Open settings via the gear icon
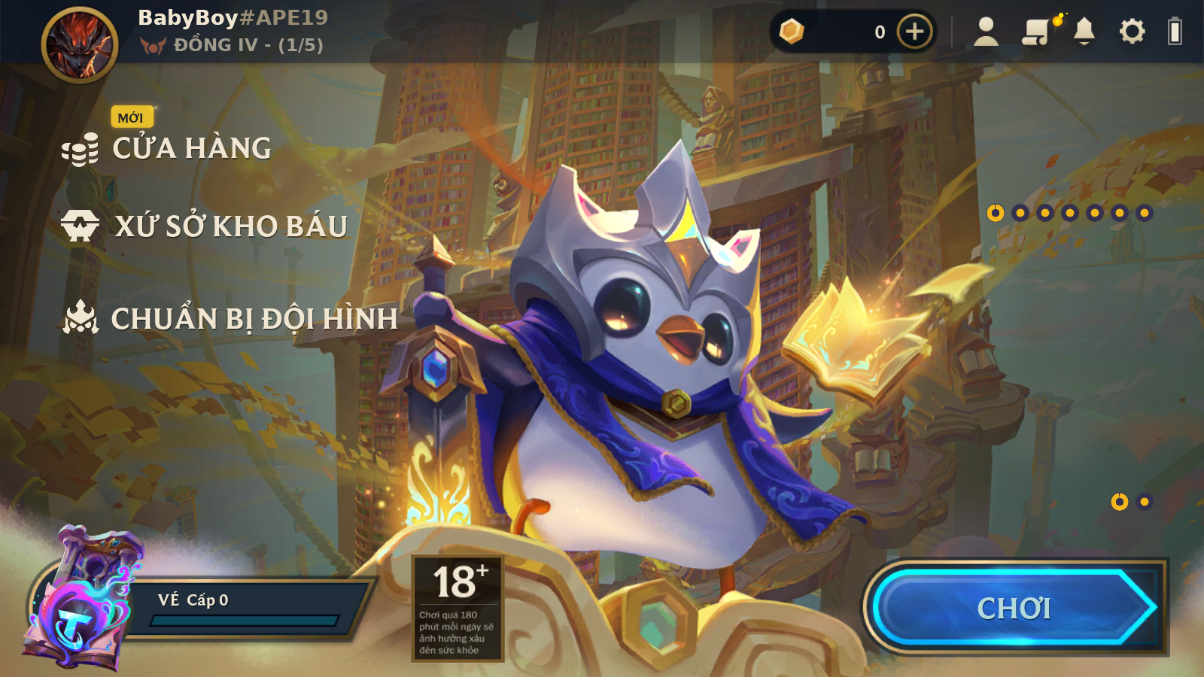Image resolution: width=1204 pixels, height=677 pixels. [x=1132, y=32]
